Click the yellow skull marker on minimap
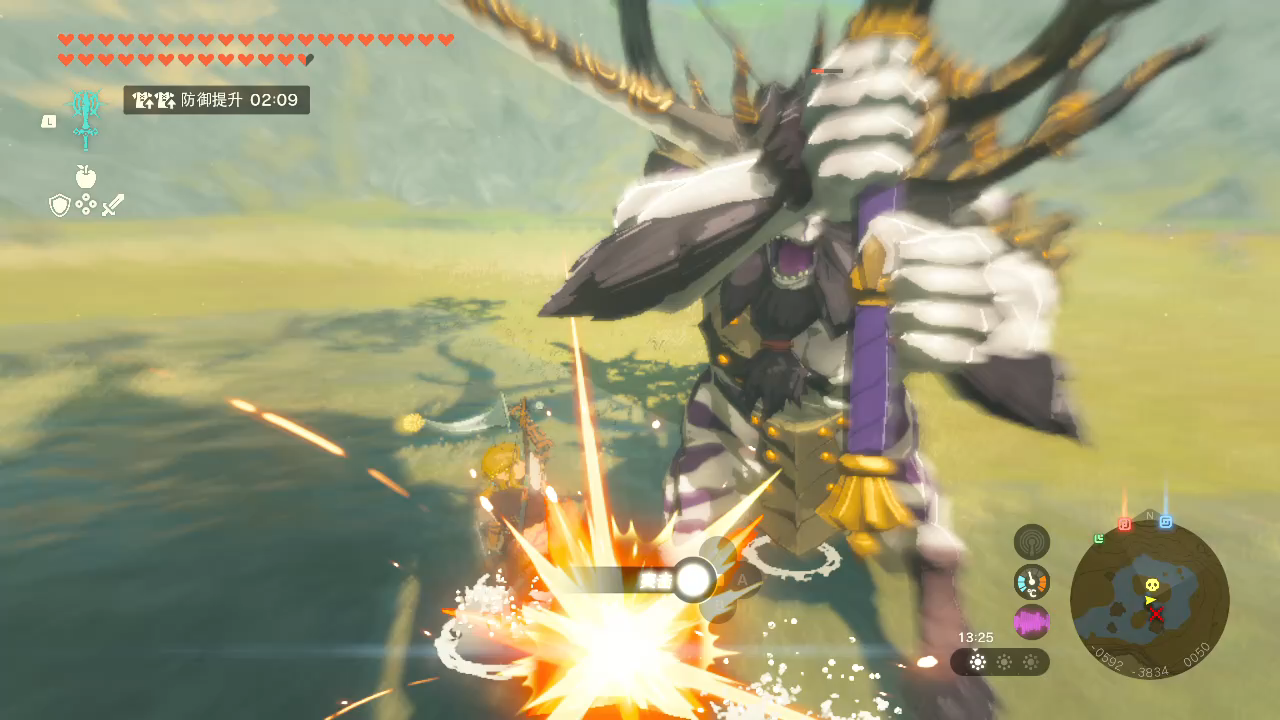The image size is (1280, 720). (1152, 584)
